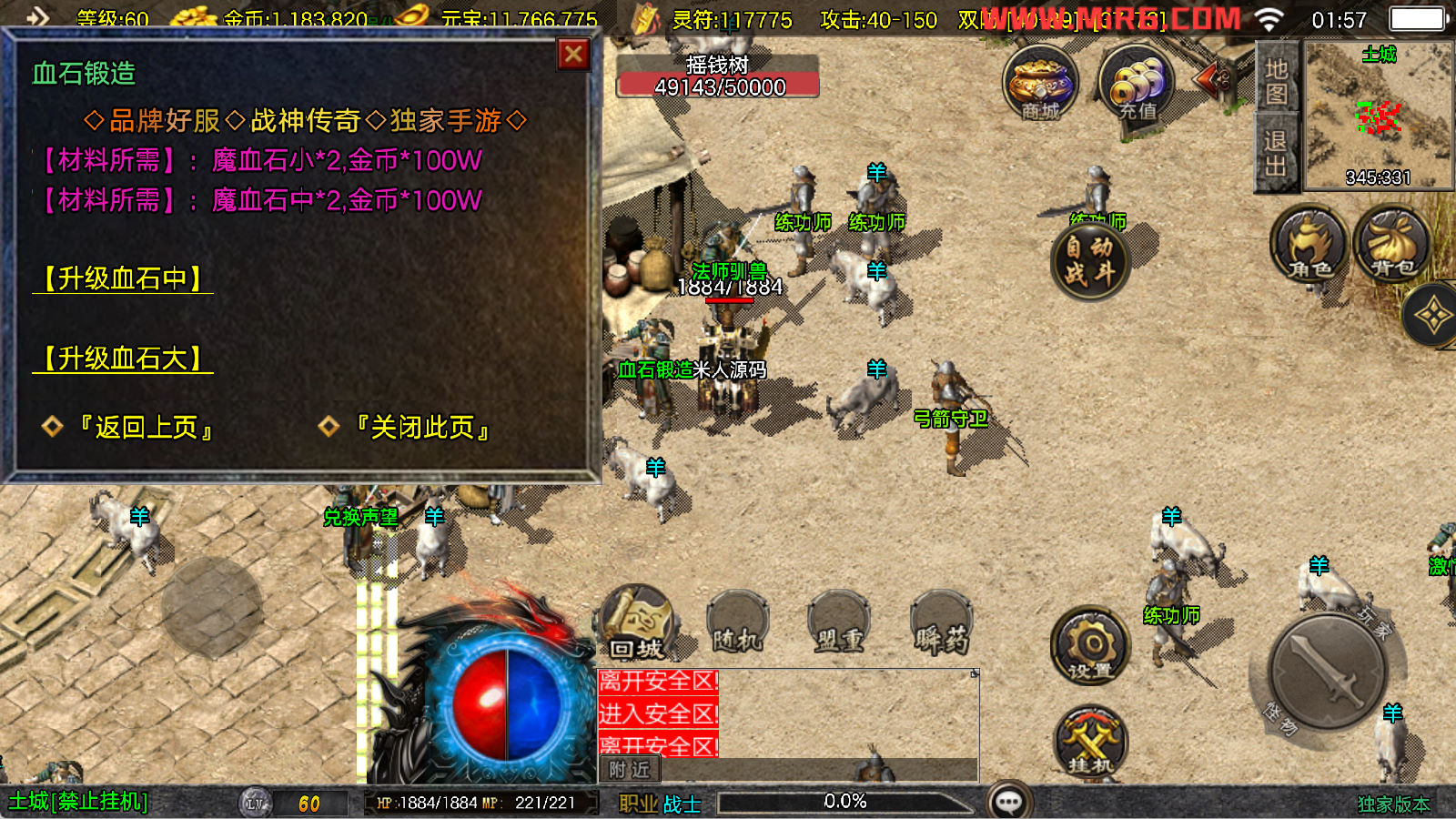The width and height of the screenshot is (1456, 819).
Task: Open the 角色 character sheet
Action: point(1309,244)
